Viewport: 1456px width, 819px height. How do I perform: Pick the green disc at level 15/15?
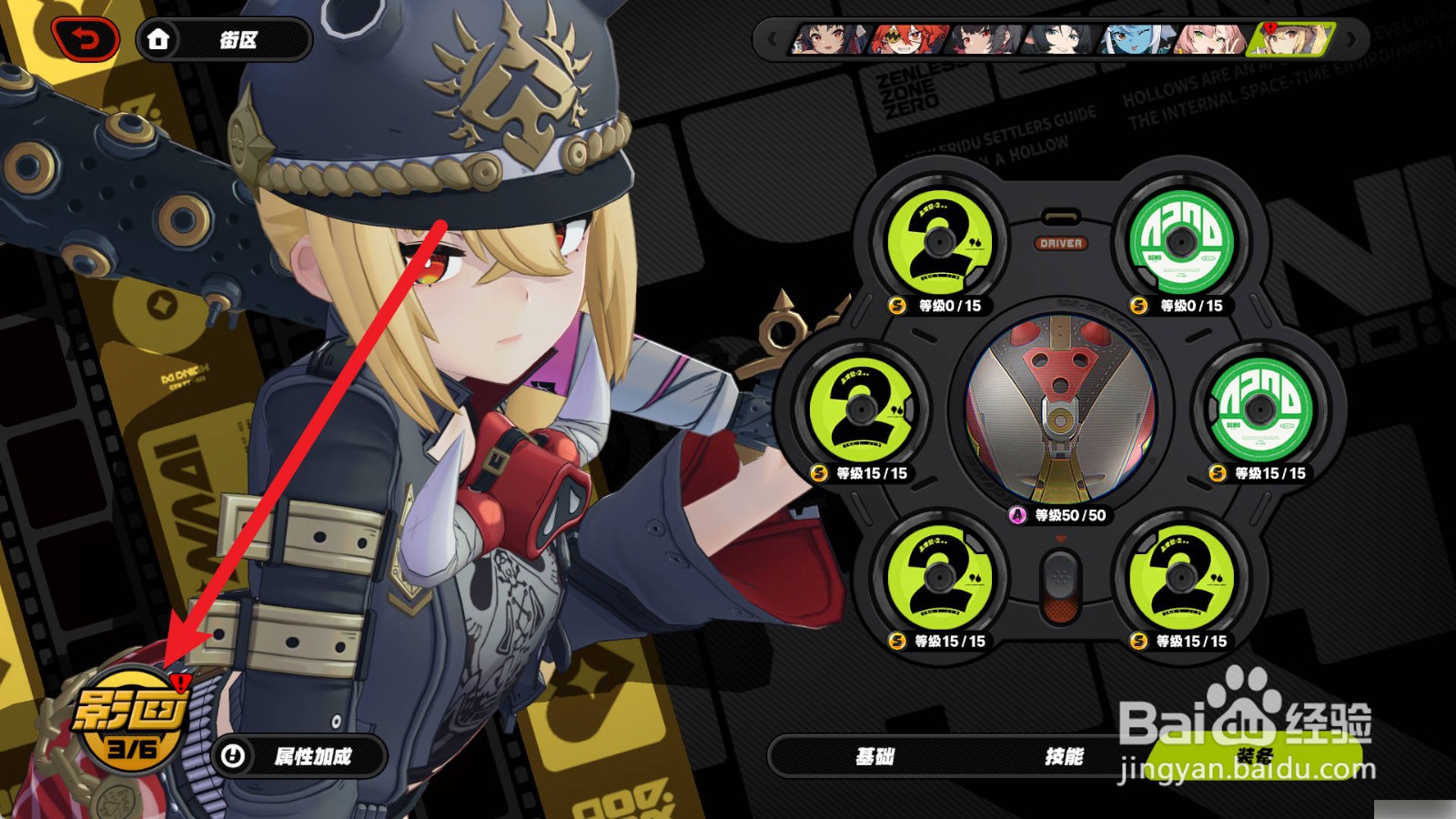(1260, 409)
